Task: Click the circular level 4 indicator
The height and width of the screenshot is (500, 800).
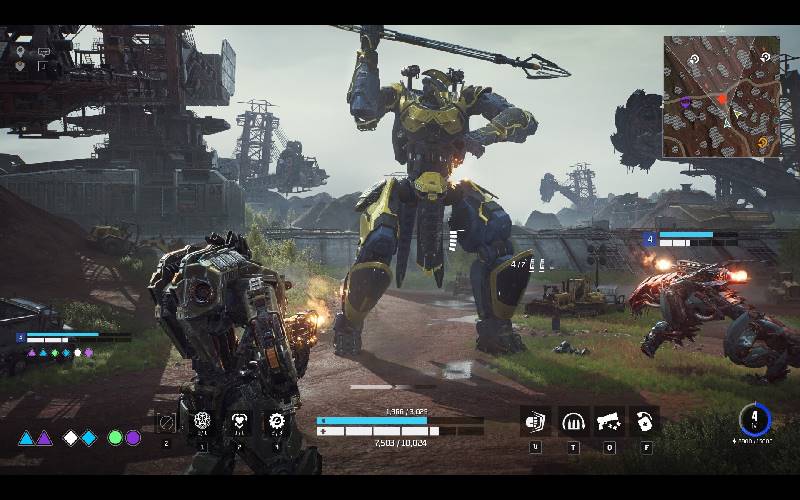Action: point(755,419)
